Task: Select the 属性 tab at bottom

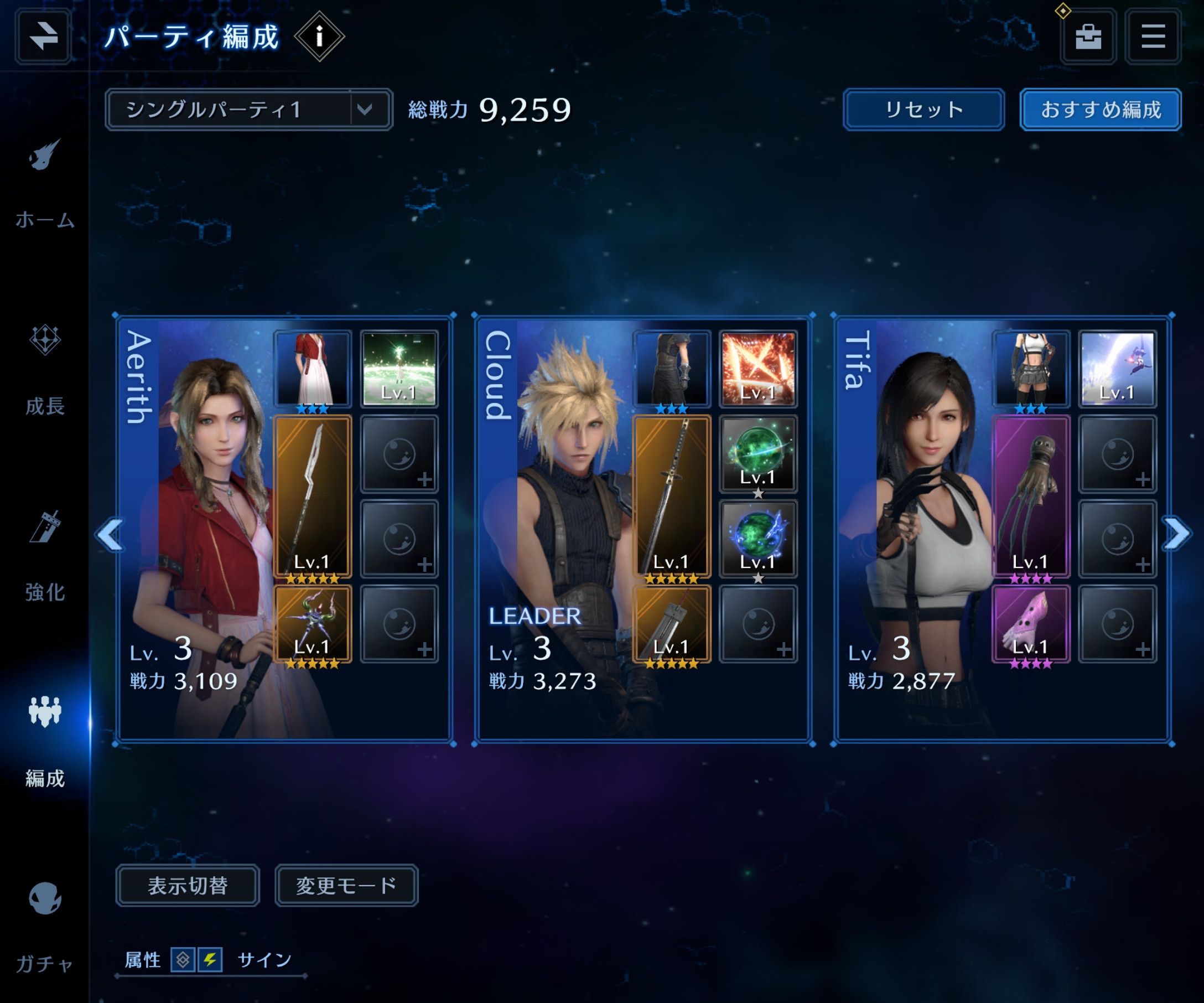Action: tap(142, 960)
